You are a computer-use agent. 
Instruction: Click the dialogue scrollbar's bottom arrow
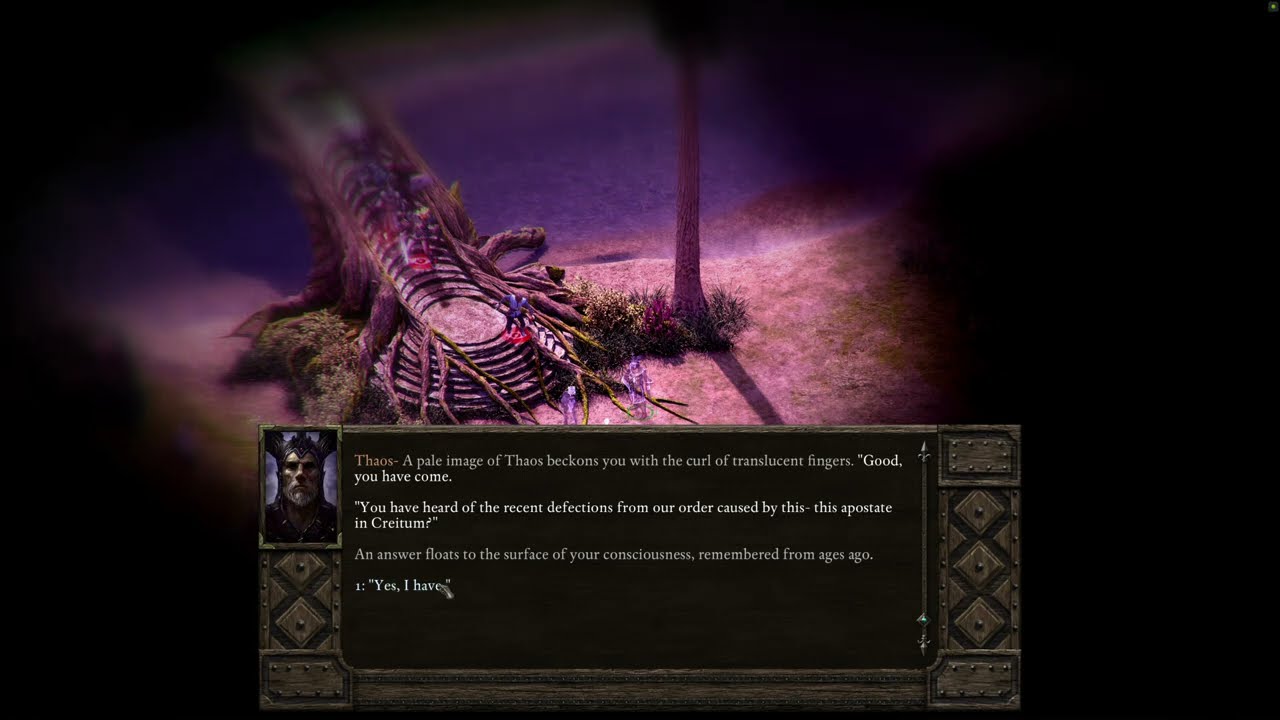pos(923,641)
